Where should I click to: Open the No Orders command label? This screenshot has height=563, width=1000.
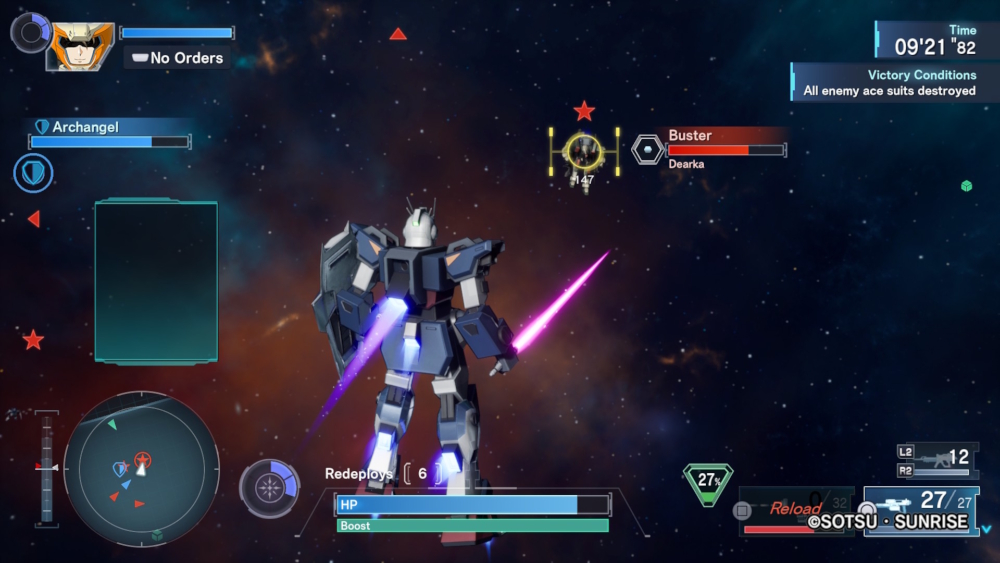click(178, 58)
